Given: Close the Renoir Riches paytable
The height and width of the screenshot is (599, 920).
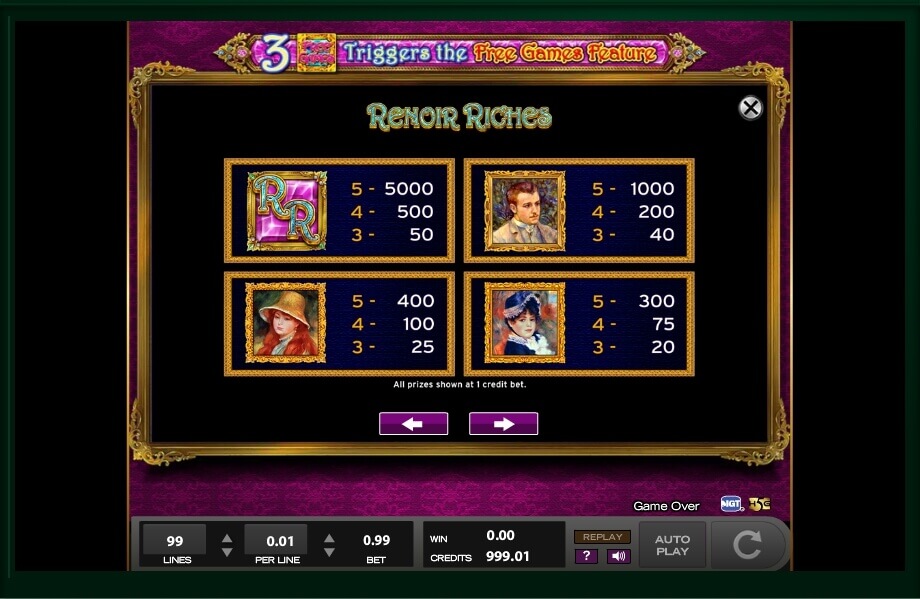Looking at the screenshot, I should (750, 108).
